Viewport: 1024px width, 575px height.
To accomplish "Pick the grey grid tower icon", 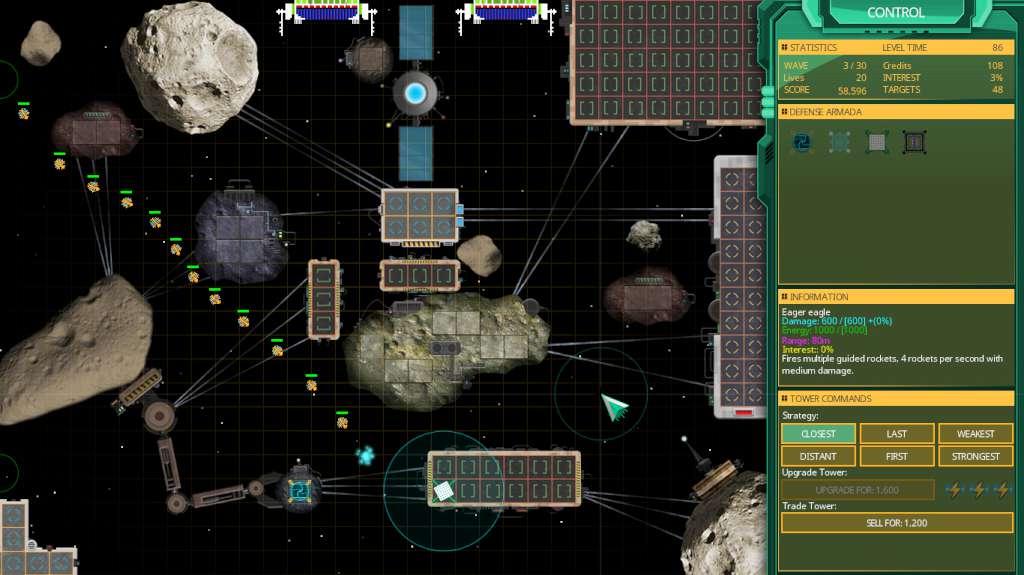I will (877, 143).
